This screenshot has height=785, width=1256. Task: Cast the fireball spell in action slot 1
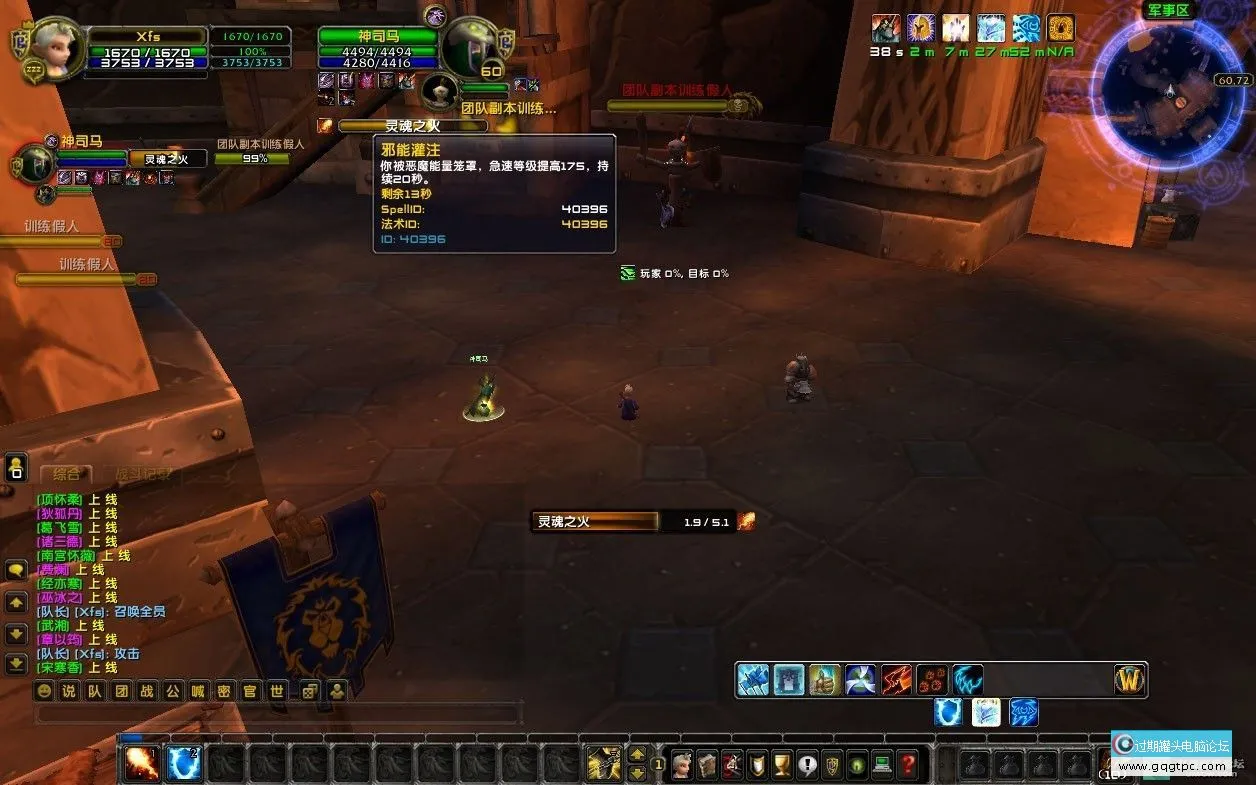tap(141, 765)
